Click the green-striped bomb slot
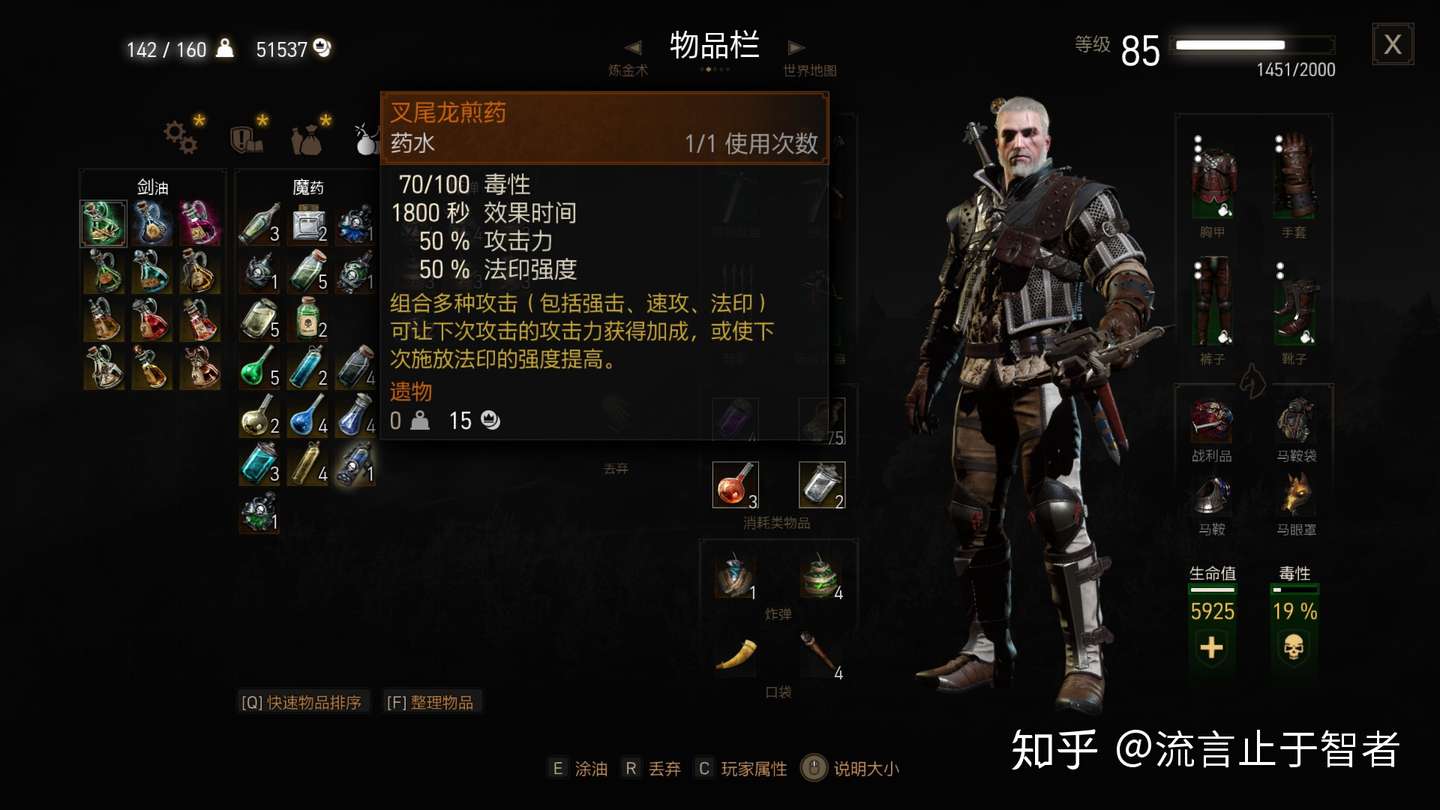The width and height of the screenshot is (1440, 810). (x=821, y=578)
